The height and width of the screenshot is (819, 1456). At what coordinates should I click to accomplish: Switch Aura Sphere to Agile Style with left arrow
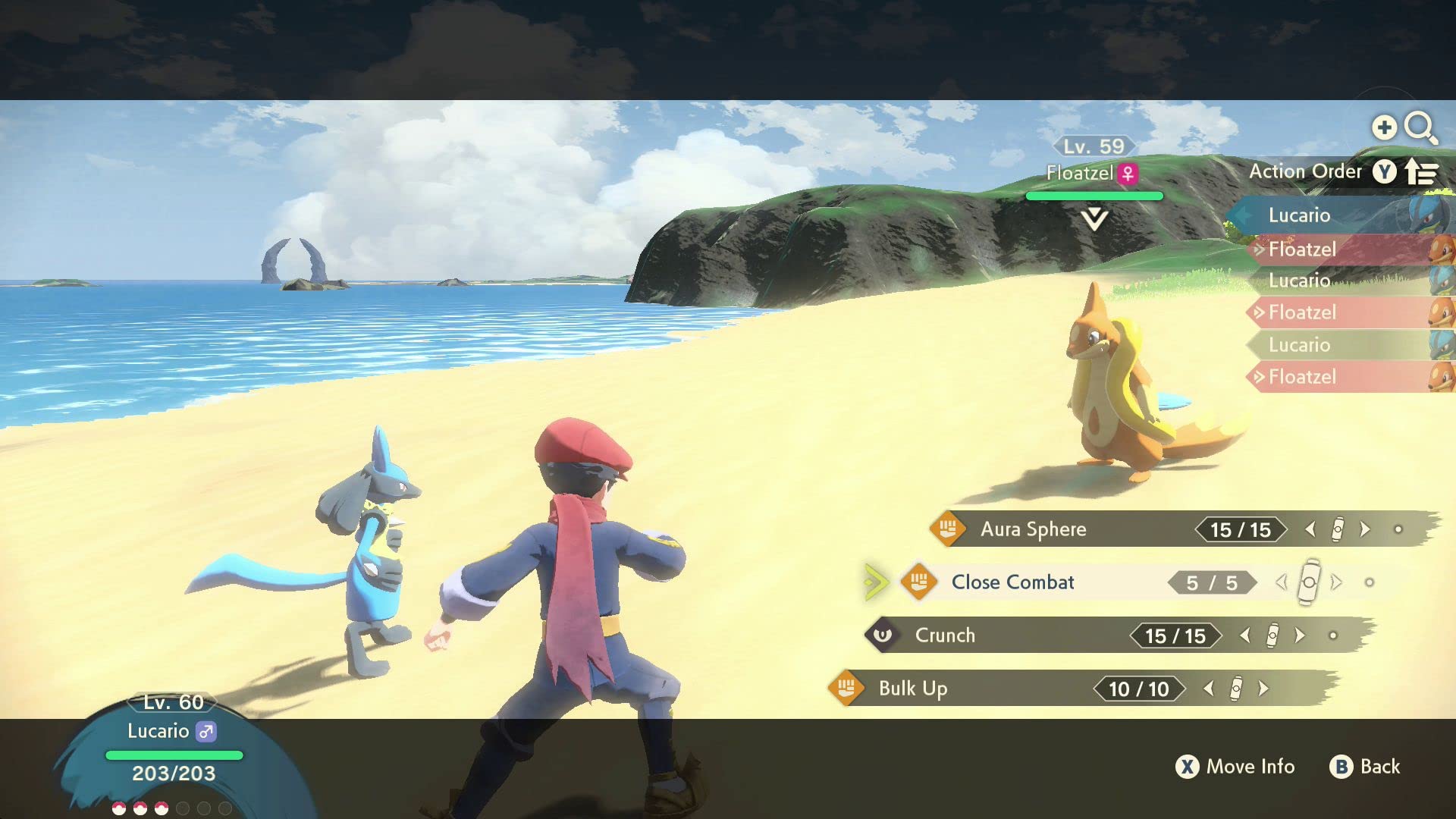[1311, 530]
